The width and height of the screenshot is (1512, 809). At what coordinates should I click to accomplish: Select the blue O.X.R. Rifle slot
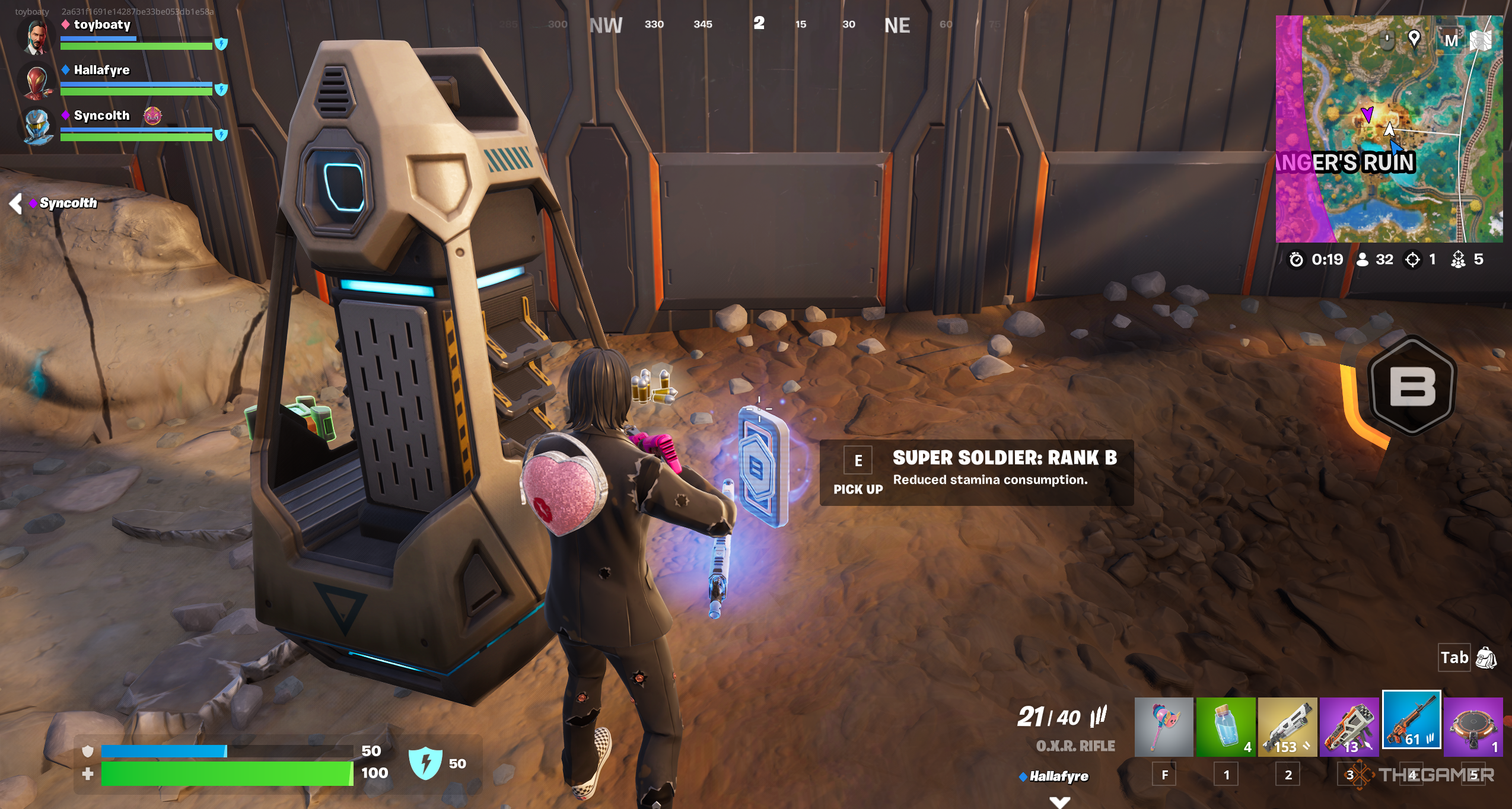tap(1411, 719)
